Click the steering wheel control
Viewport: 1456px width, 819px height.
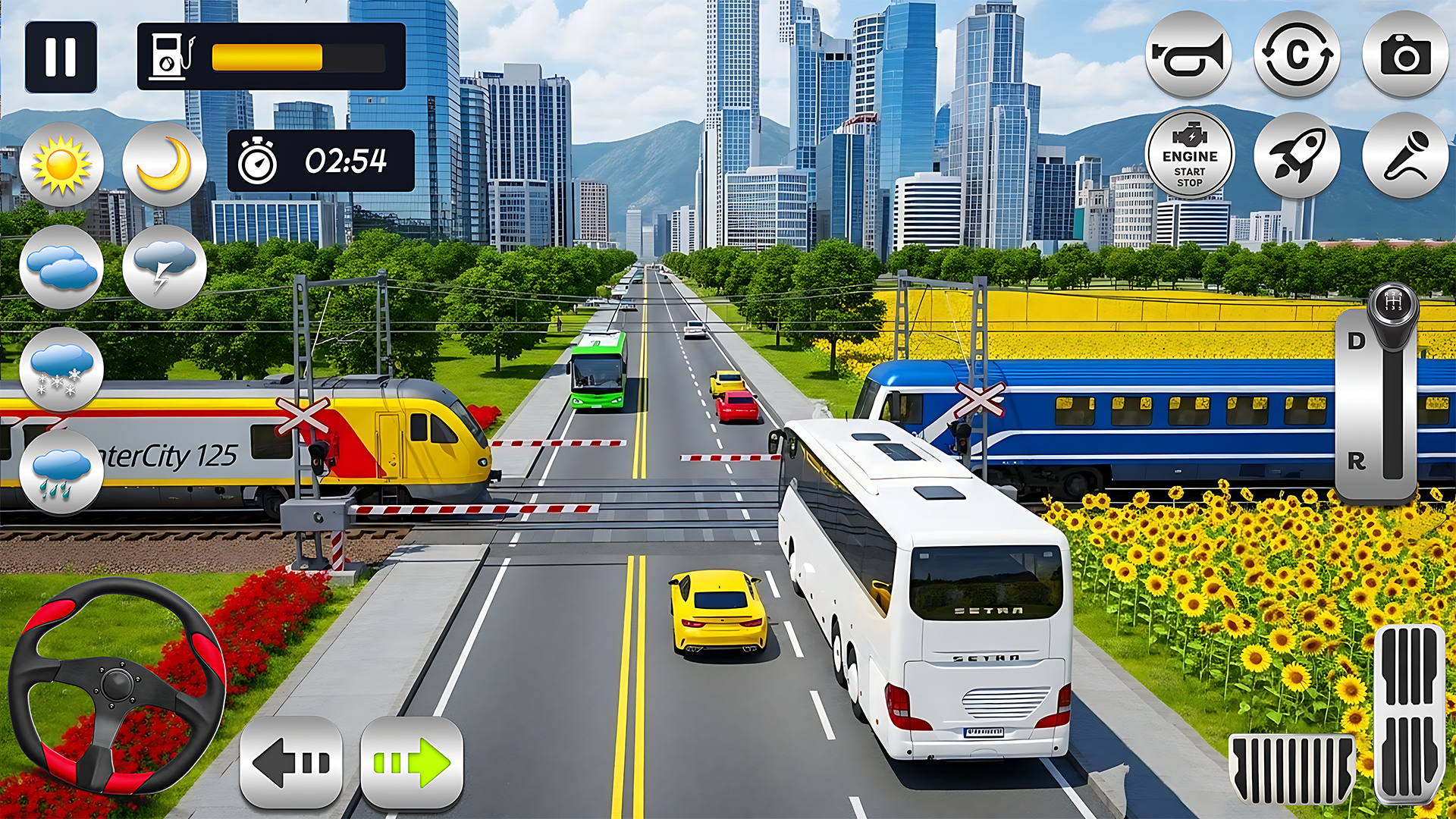coord(117,685)
